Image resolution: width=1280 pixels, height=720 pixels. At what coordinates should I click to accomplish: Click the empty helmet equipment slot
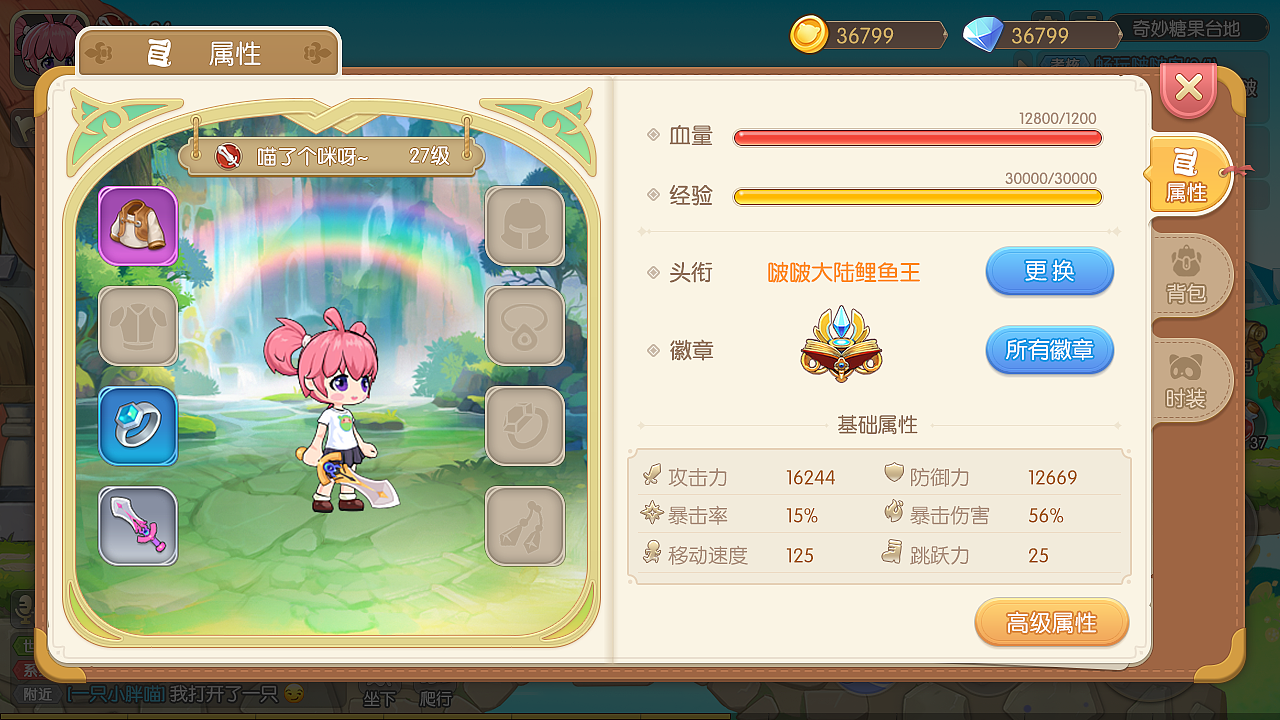(525, 227)
